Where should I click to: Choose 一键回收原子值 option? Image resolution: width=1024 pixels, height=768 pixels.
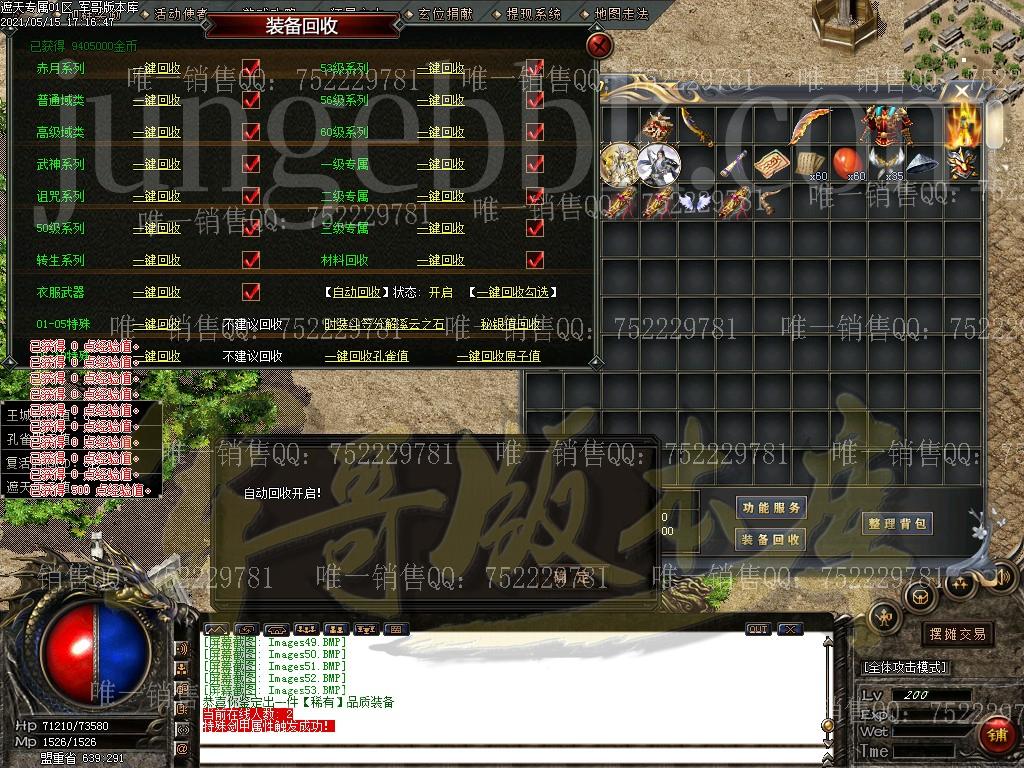(x=498, y=356)
